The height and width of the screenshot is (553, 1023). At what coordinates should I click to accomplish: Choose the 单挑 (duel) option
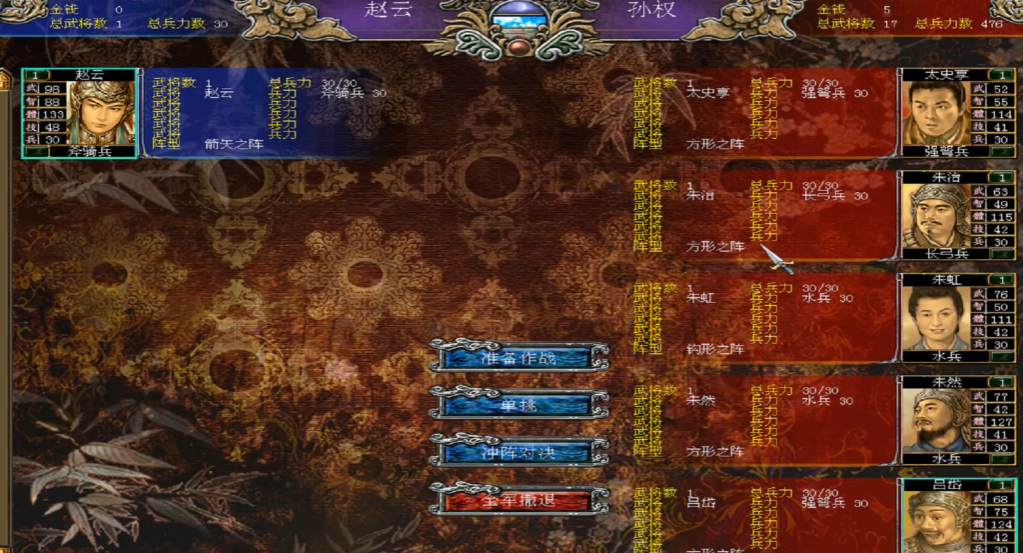(x=518, y=404)
